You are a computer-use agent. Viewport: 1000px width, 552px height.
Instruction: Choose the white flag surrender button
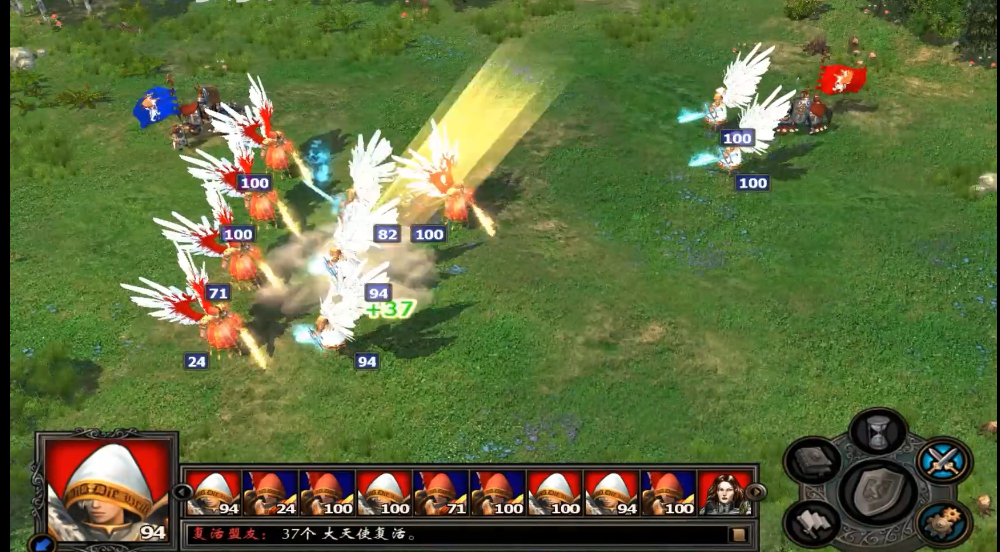(x=812, y=522)
